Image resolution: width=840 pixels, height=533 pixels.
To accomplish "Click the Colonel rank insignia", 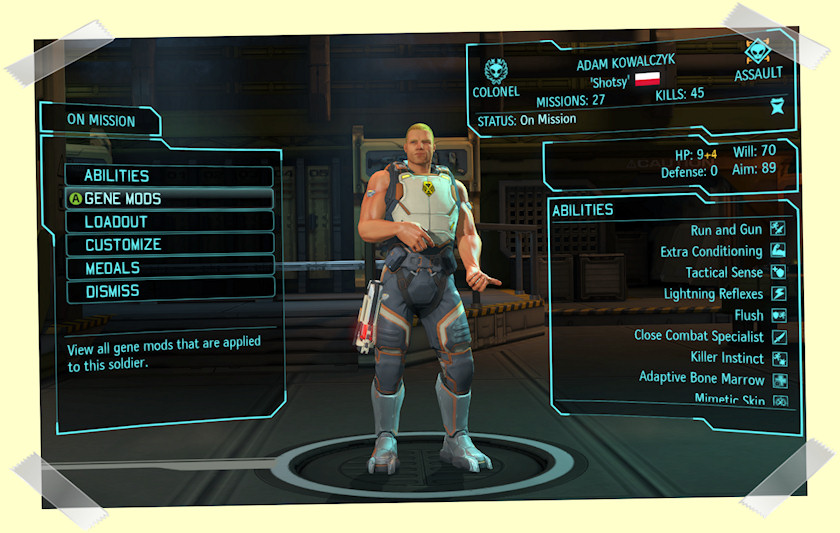I will coord(496,70).
